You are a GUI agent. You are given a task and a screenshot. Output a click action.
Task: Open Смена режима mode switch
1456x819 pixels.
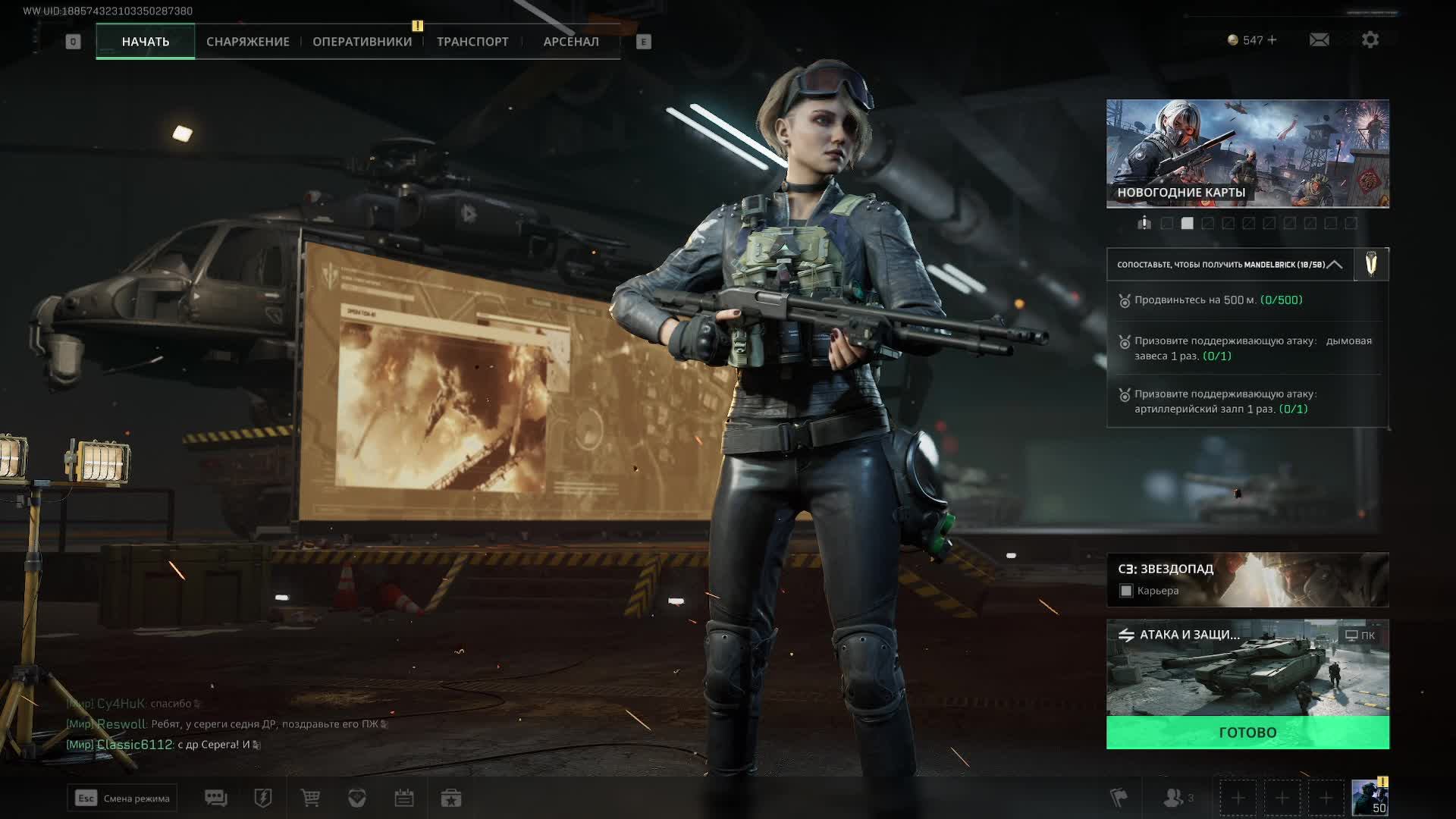coord(122,798)
